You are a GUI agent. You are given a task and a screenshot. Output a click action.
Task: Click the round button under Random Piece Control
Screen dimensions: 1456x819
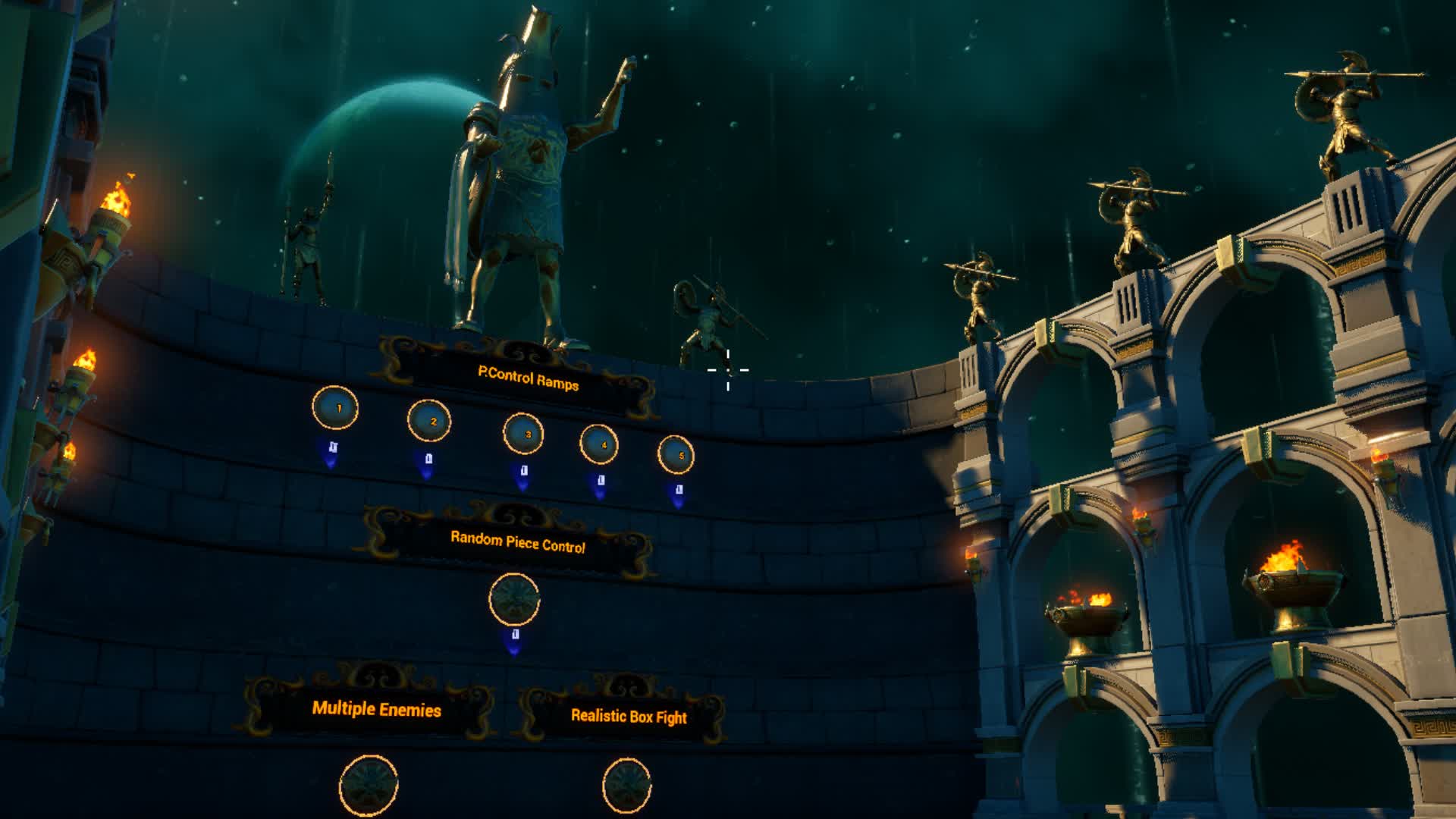[x=515, y=599]
